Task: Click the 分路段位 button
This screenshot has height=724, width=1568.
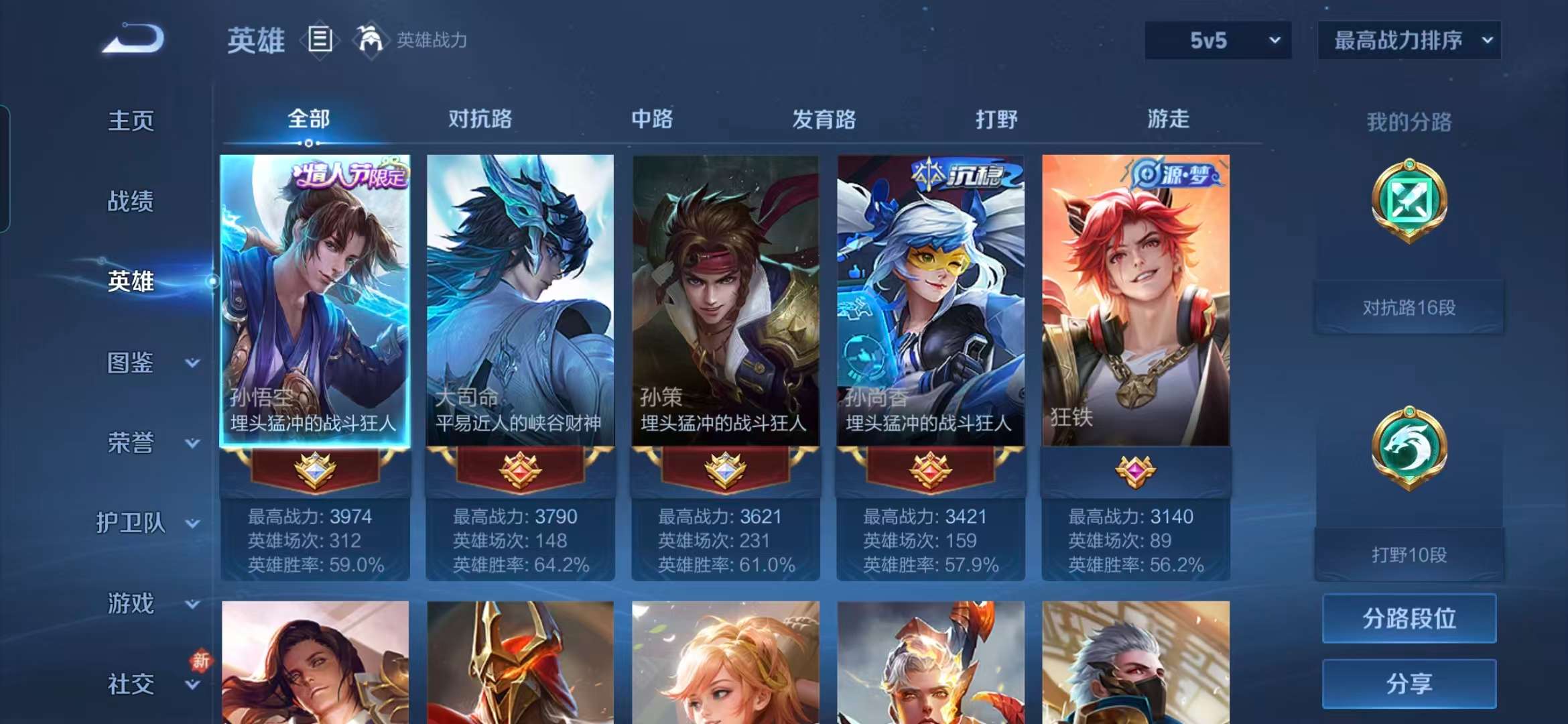Action: coord(1409,618)
